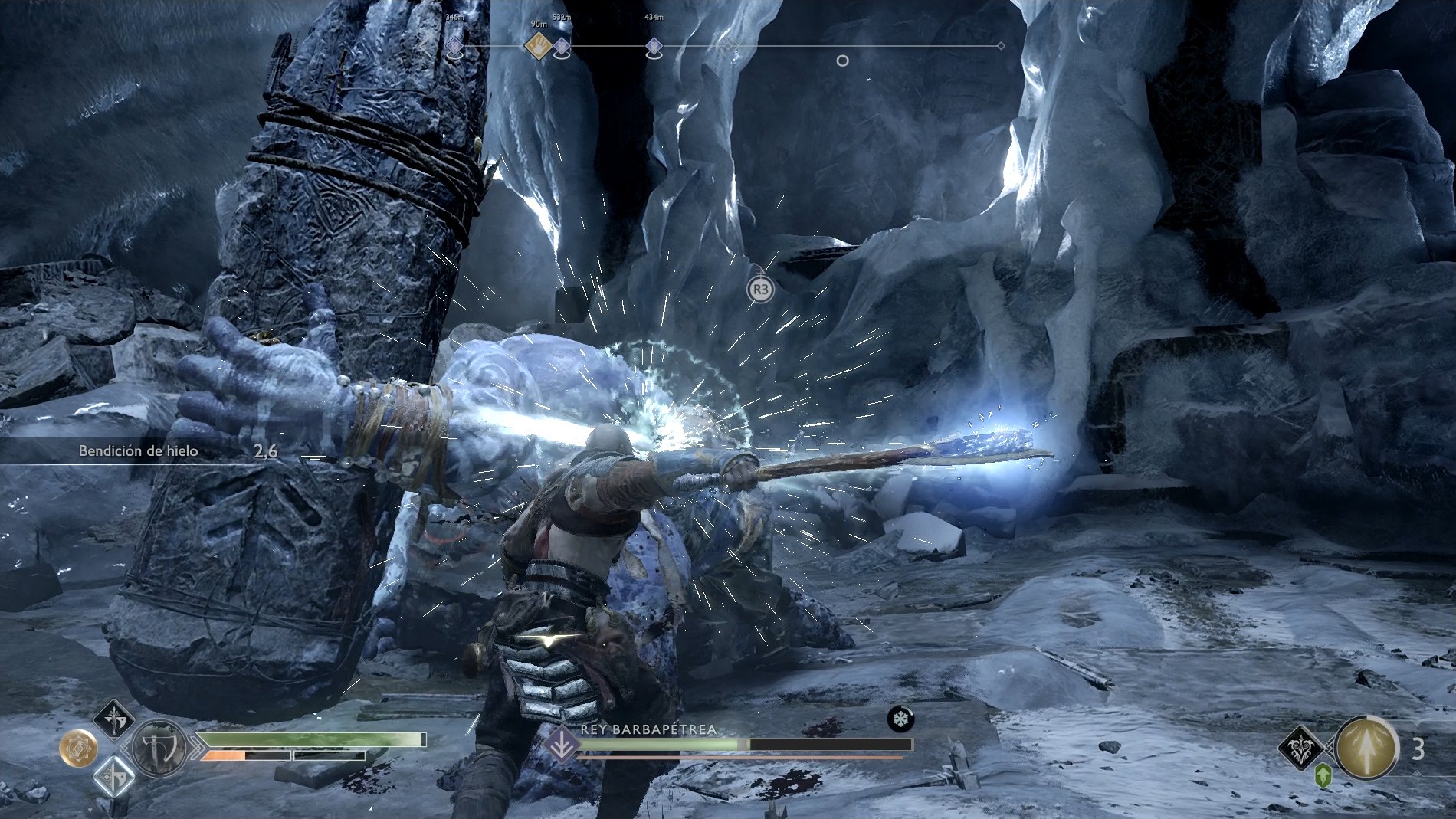
Task: Click the gold talisman icon near health bar
Action: point(80,749)
